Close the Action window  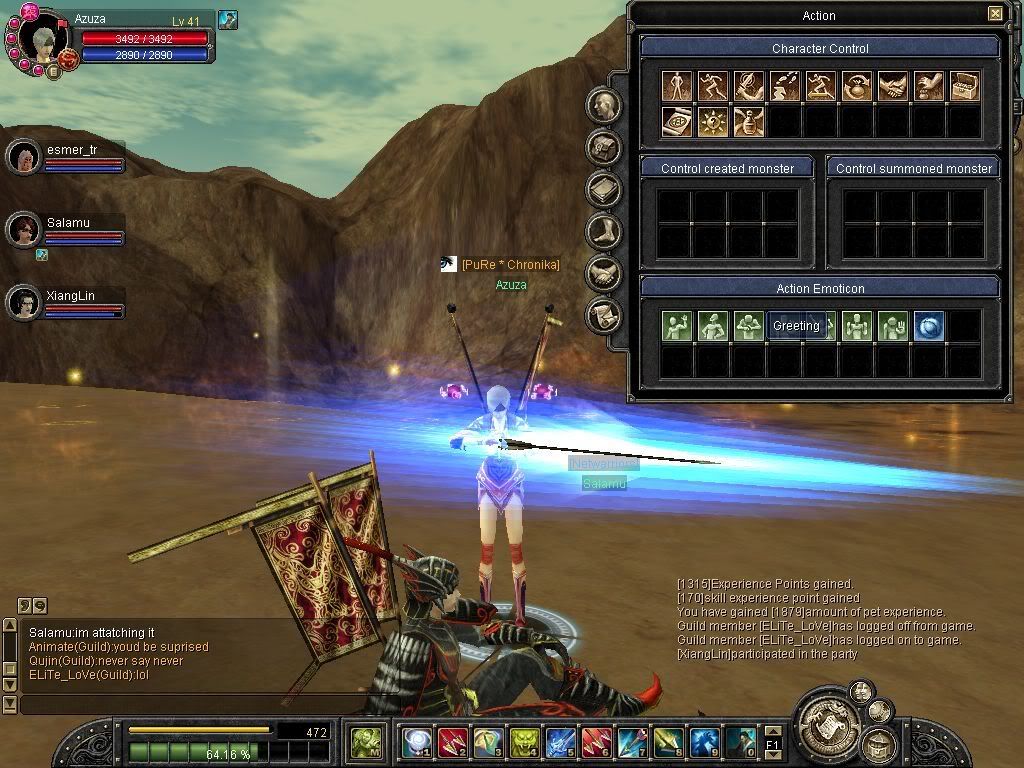click(x=994, y=14)
